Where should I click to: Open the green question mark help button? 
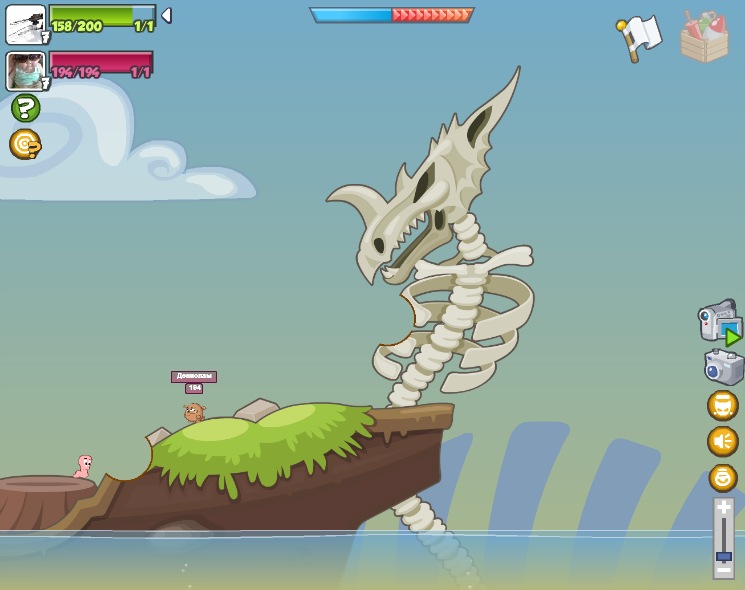(x=26, y=108)
